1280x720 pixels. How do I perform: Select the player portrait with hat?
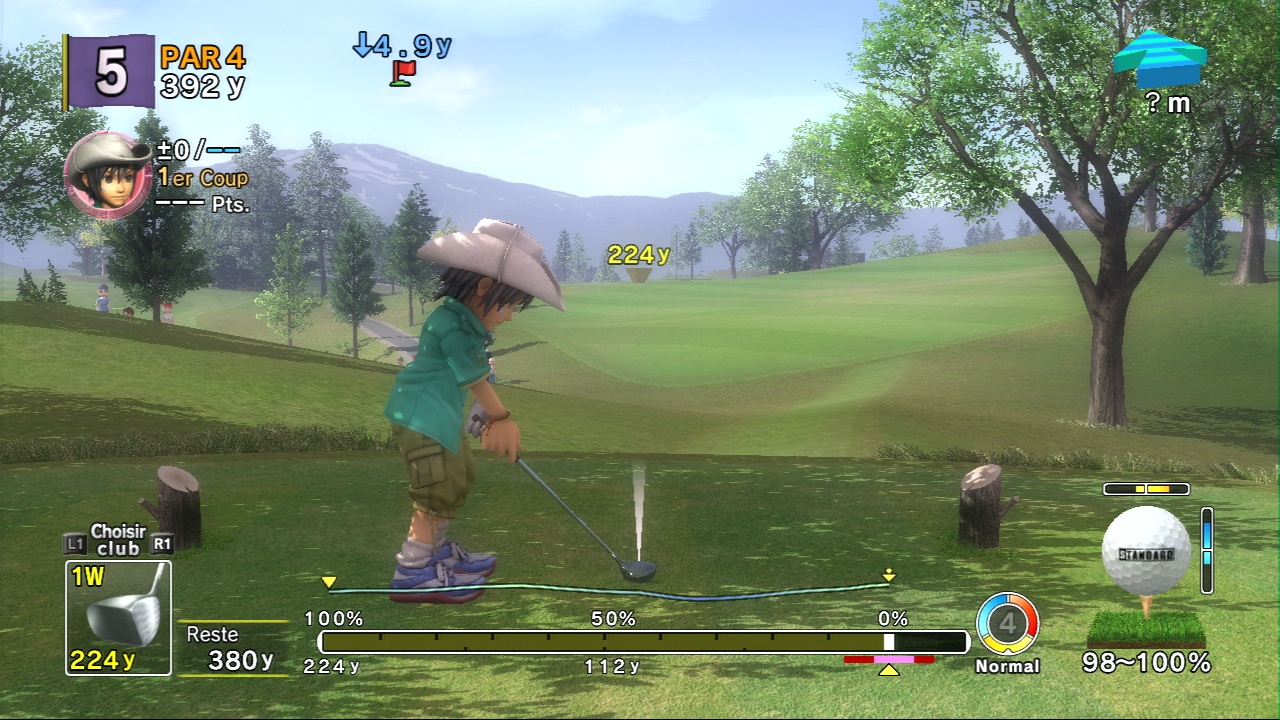[x=108, y=176]
